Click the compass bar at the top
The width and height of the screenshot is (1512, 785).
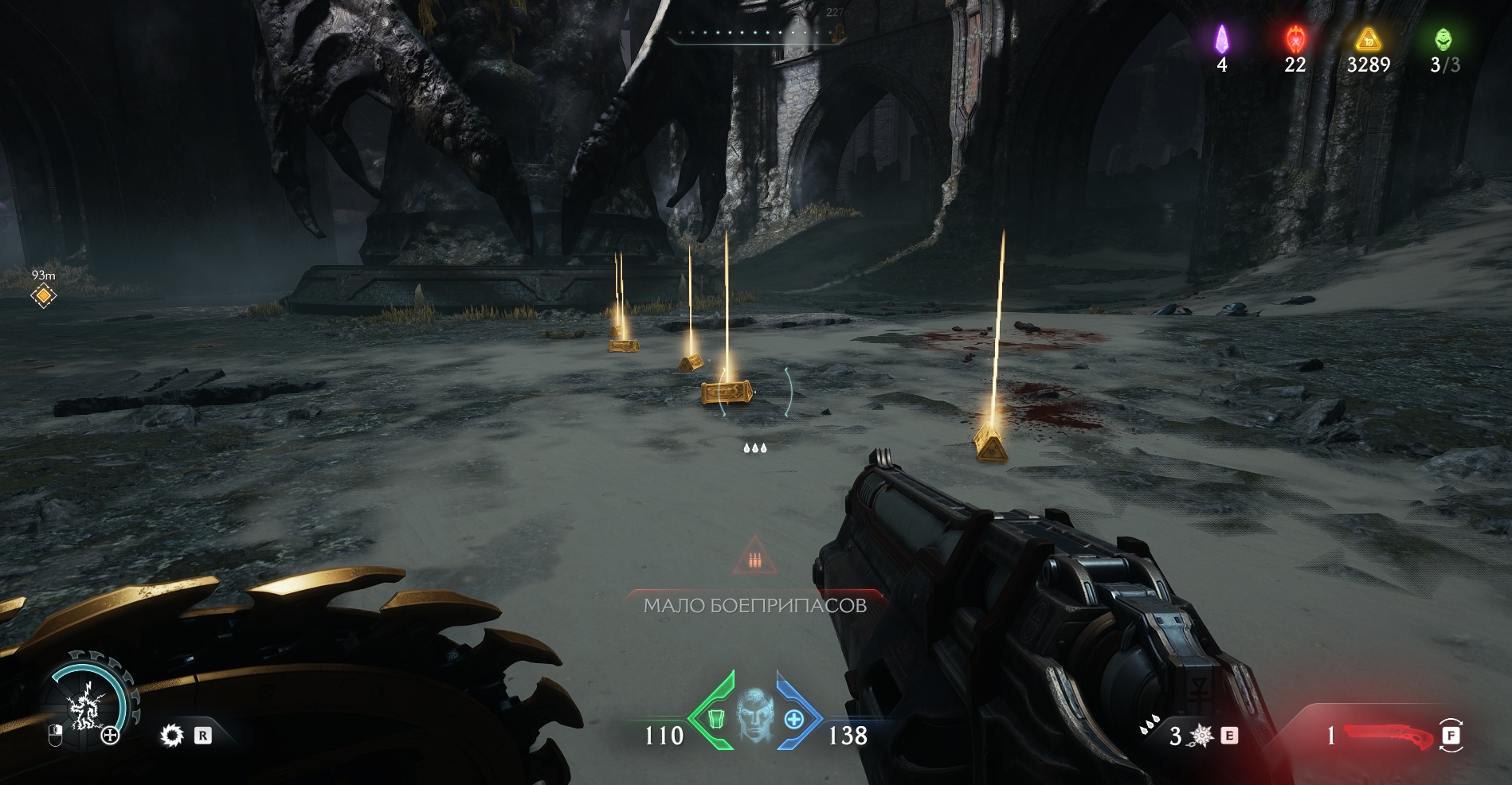tap(755, 33)
